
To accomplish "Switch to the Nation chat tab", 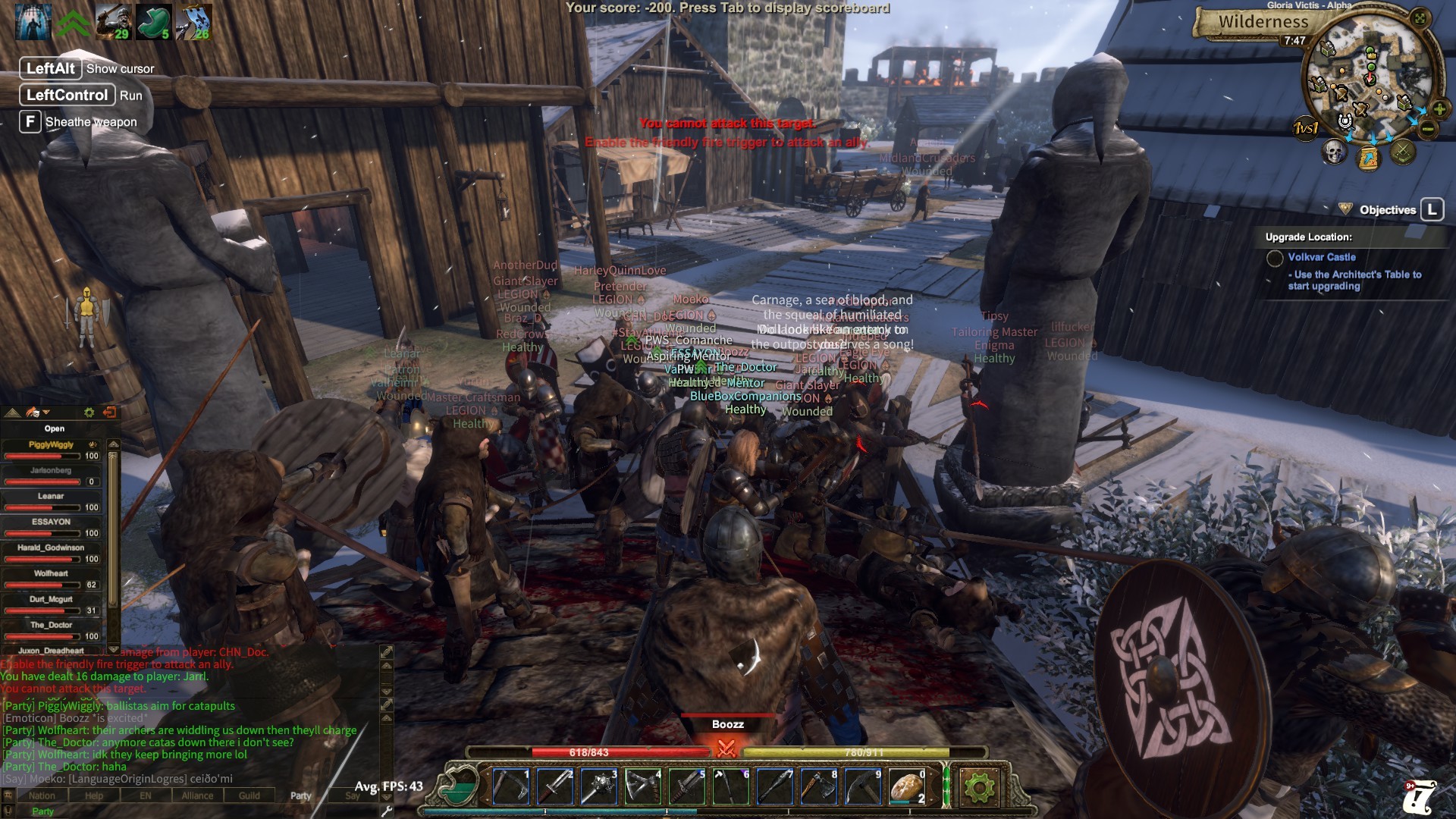I will click(x=42, y=795).
